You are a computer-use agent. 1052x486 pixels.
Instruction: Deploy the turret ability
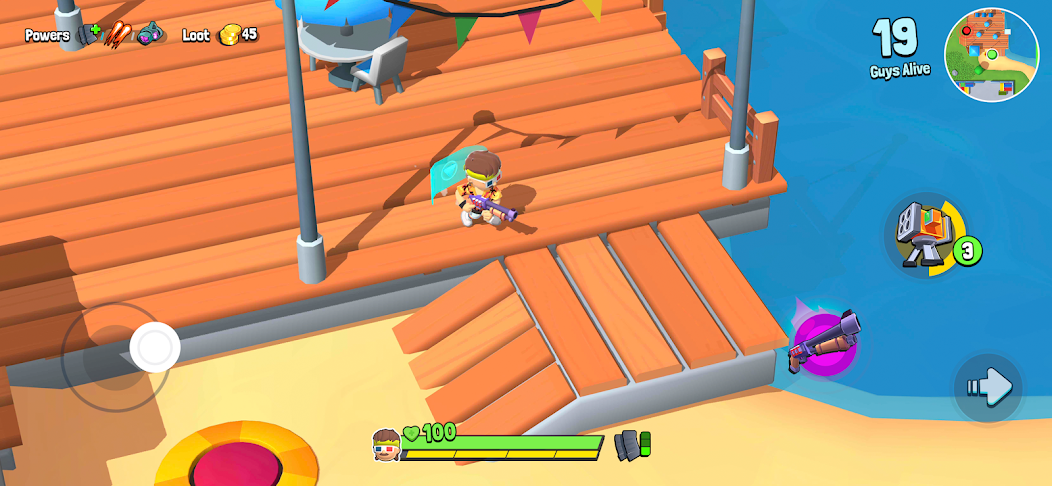pos(922,236)
